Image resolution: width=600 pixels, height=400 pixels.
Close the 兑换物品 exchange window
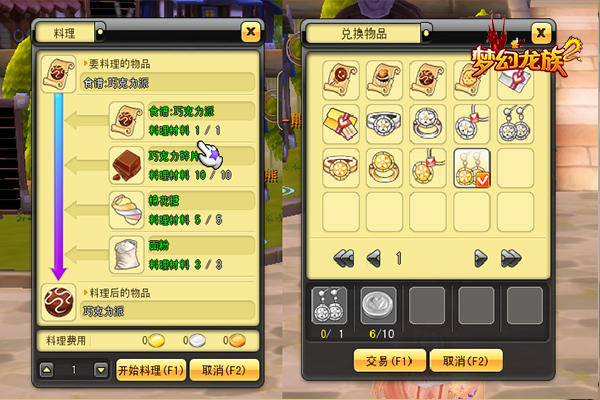pos(540,32)
